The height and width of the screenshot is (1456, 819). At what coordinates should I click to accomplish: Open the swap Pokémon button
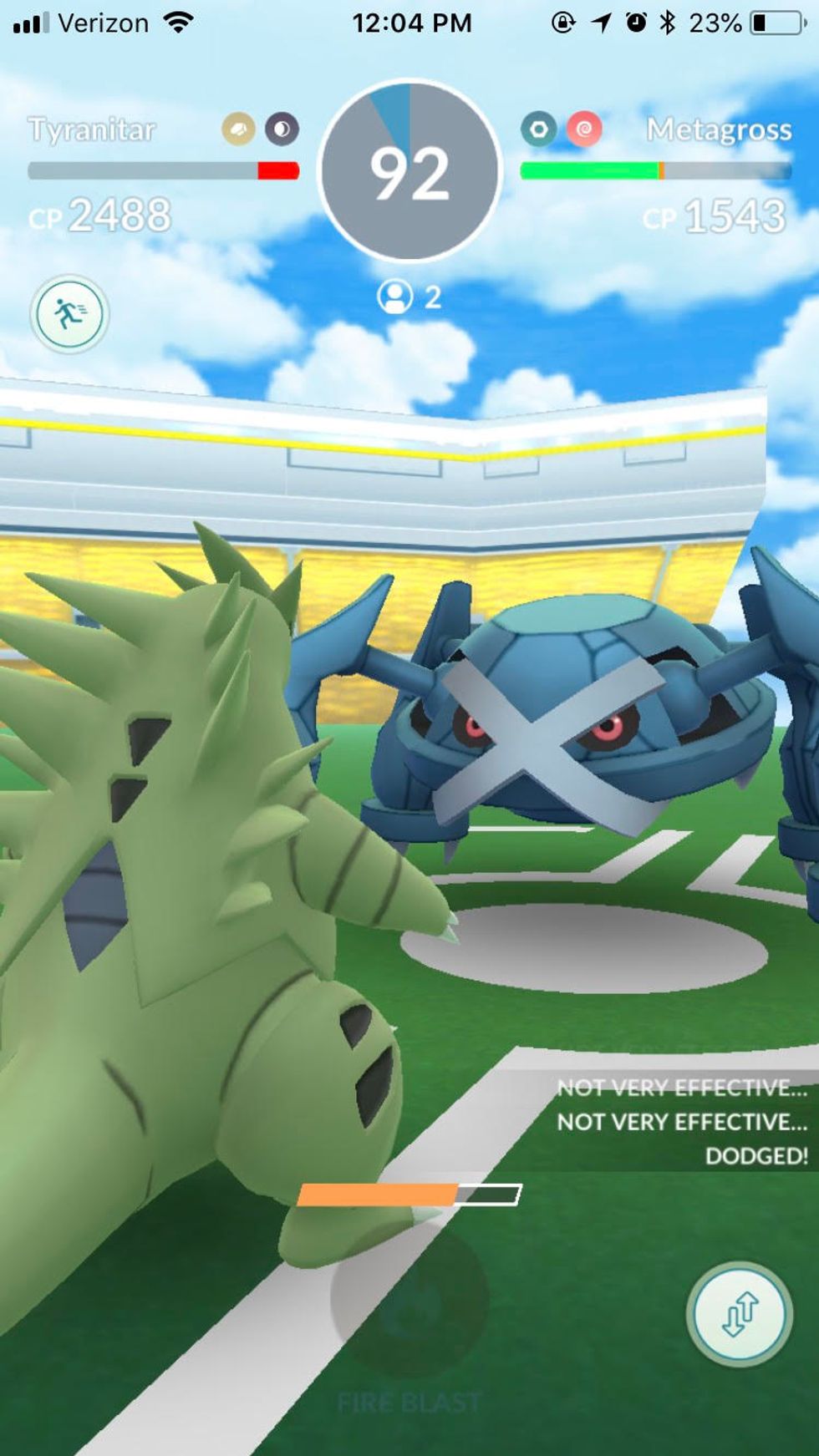pos(739,1315)
